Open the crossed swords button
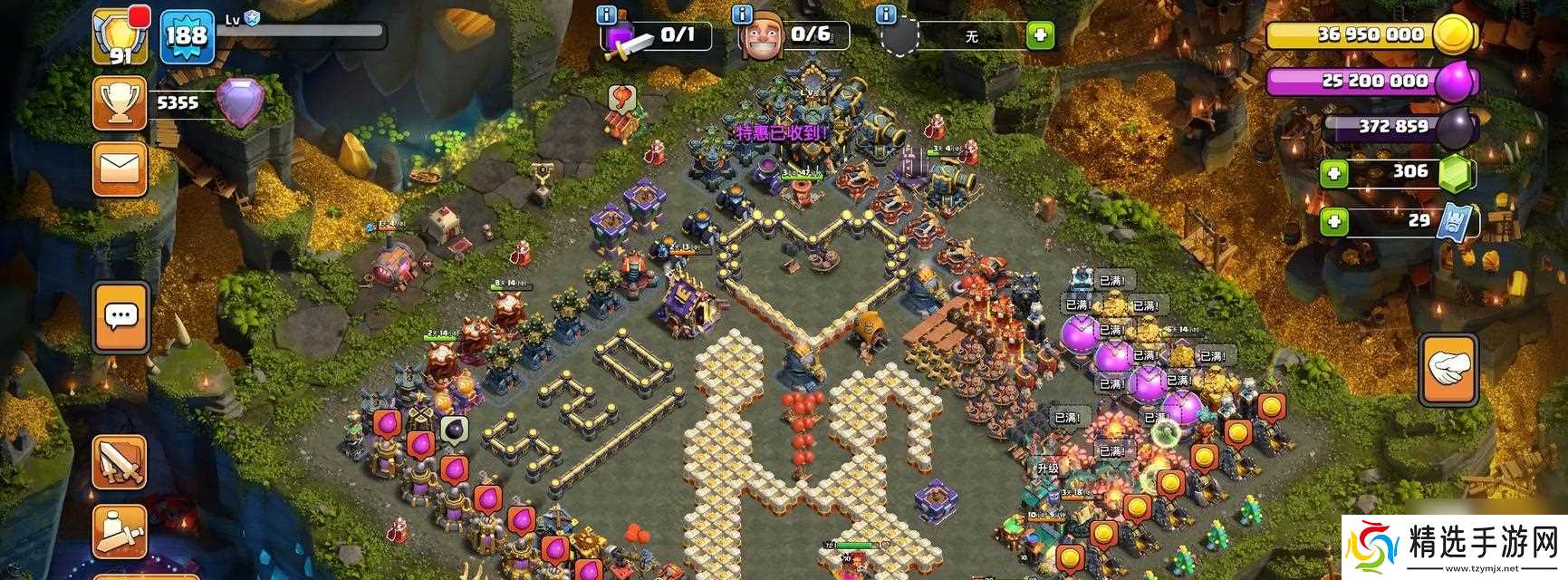Screen dimensions: 1568x580 point(120,462)
